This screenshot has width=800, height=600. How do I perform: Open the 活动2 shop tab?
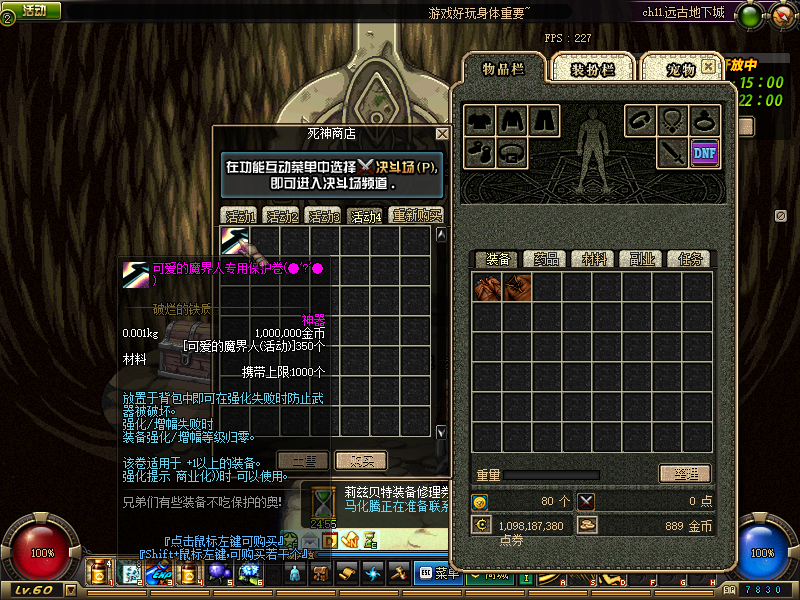tap(281, 215)
